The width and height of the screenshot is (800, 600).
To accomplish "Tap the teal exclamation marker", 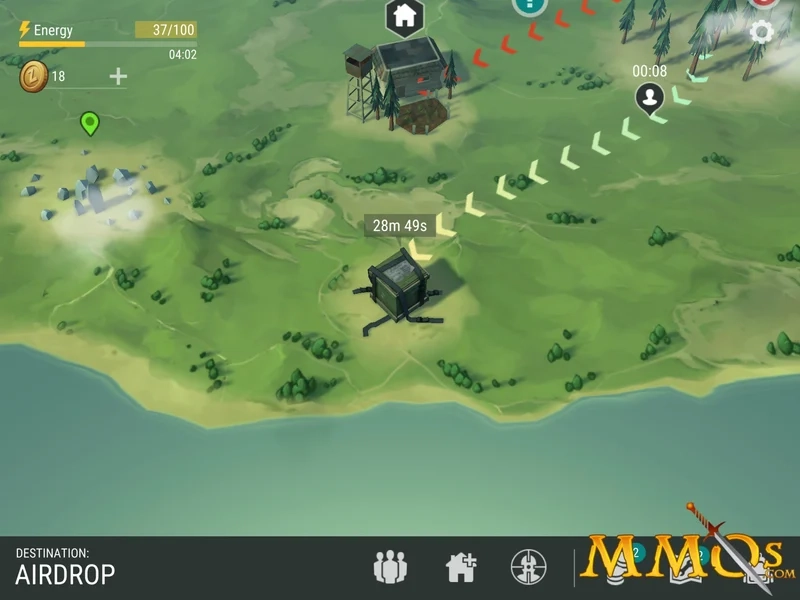I will pos(530,5).
